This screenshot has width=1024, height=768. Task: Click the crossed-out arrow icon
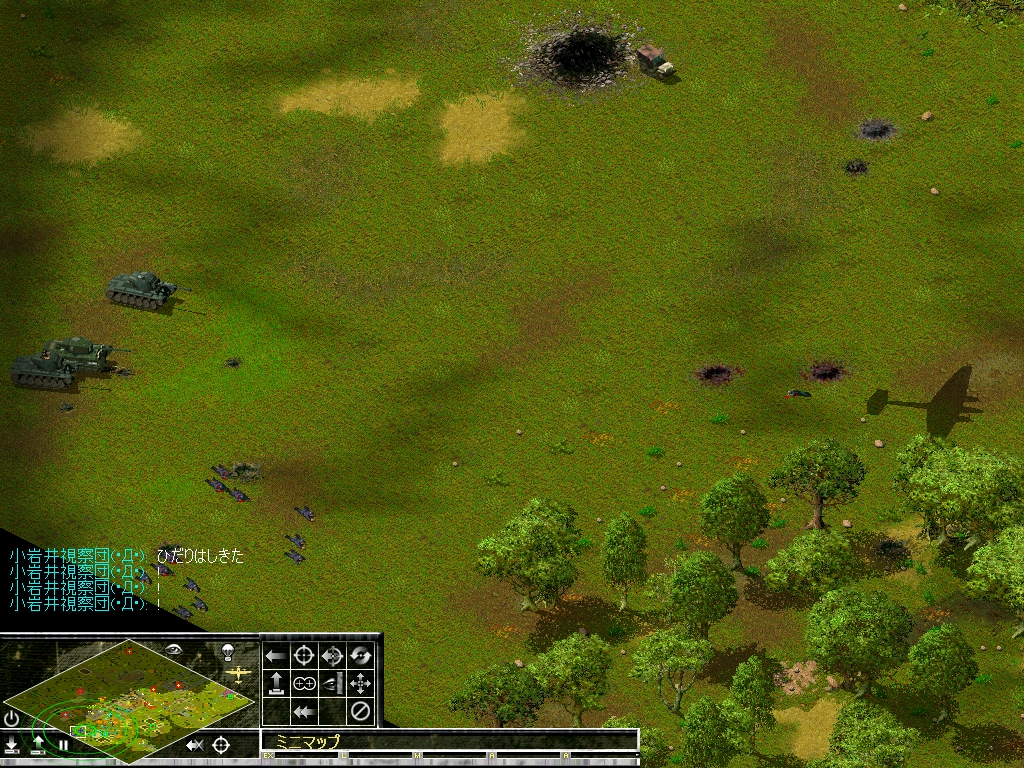pos(195,745)
